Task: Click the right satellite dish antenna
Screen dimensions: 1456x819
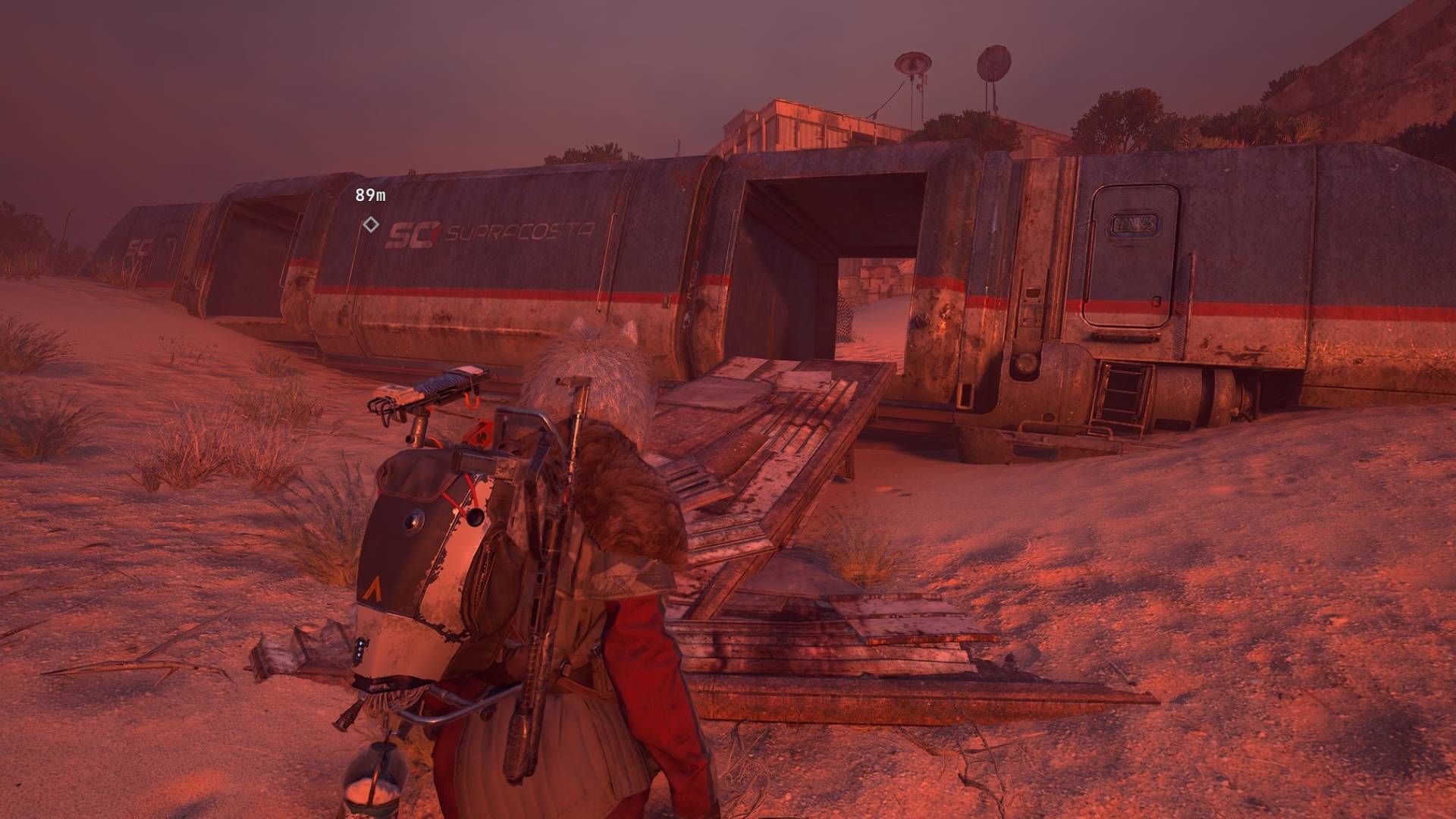Action: click(994, 63)
